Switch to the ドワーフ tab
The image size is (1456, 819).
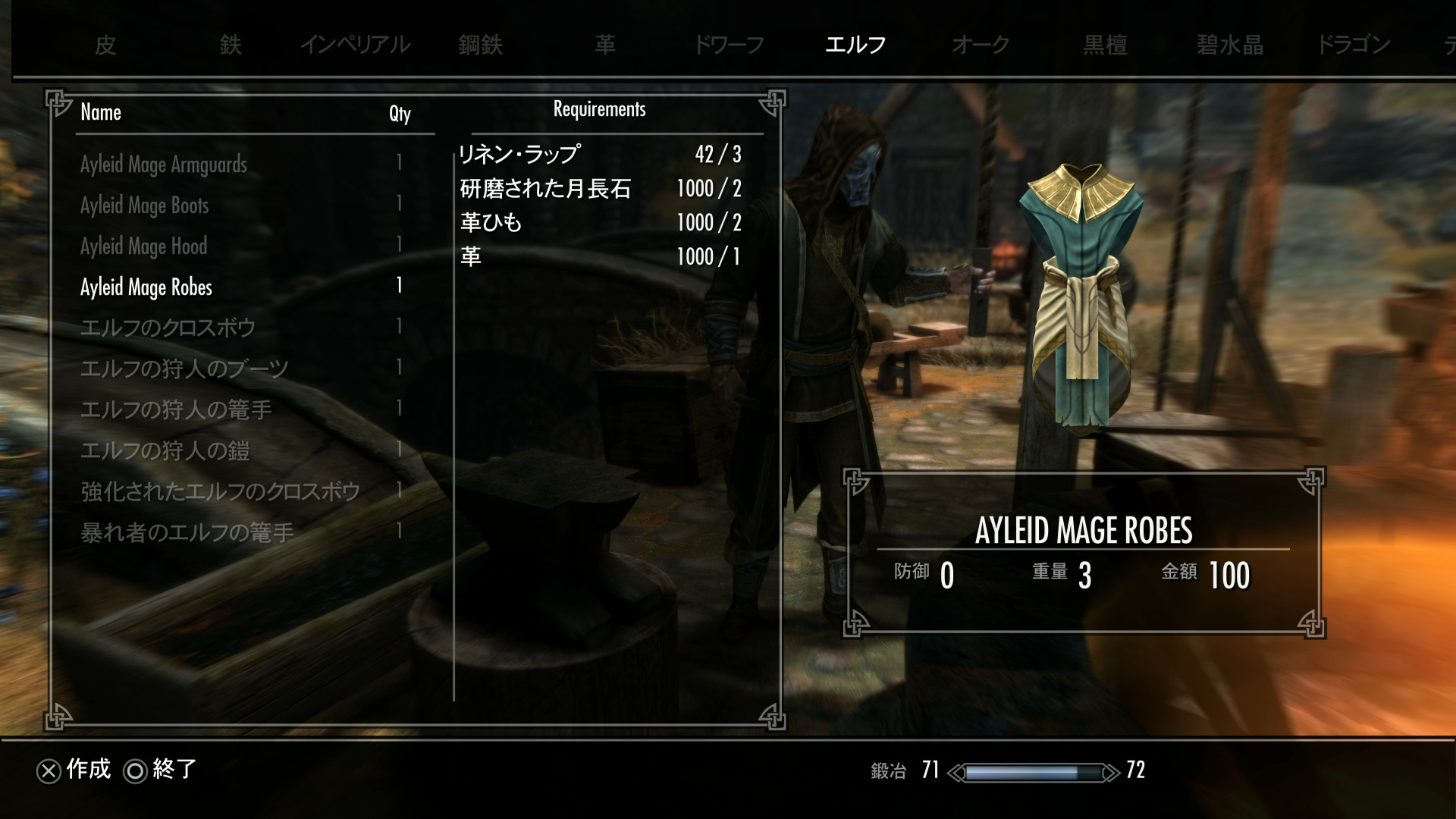tap(729, 45)
